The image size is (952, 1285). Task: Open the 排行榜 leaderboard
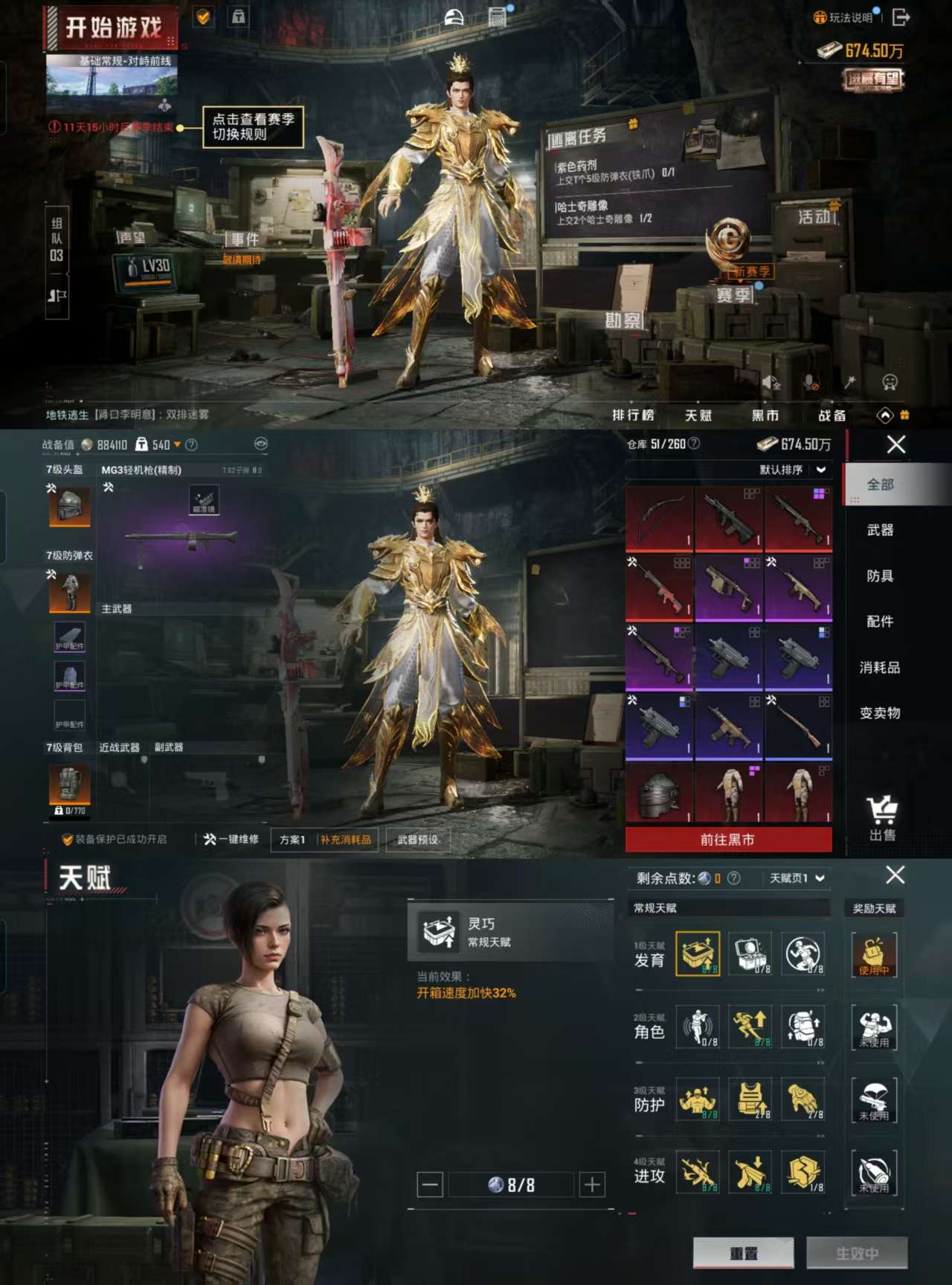[633, 415]
